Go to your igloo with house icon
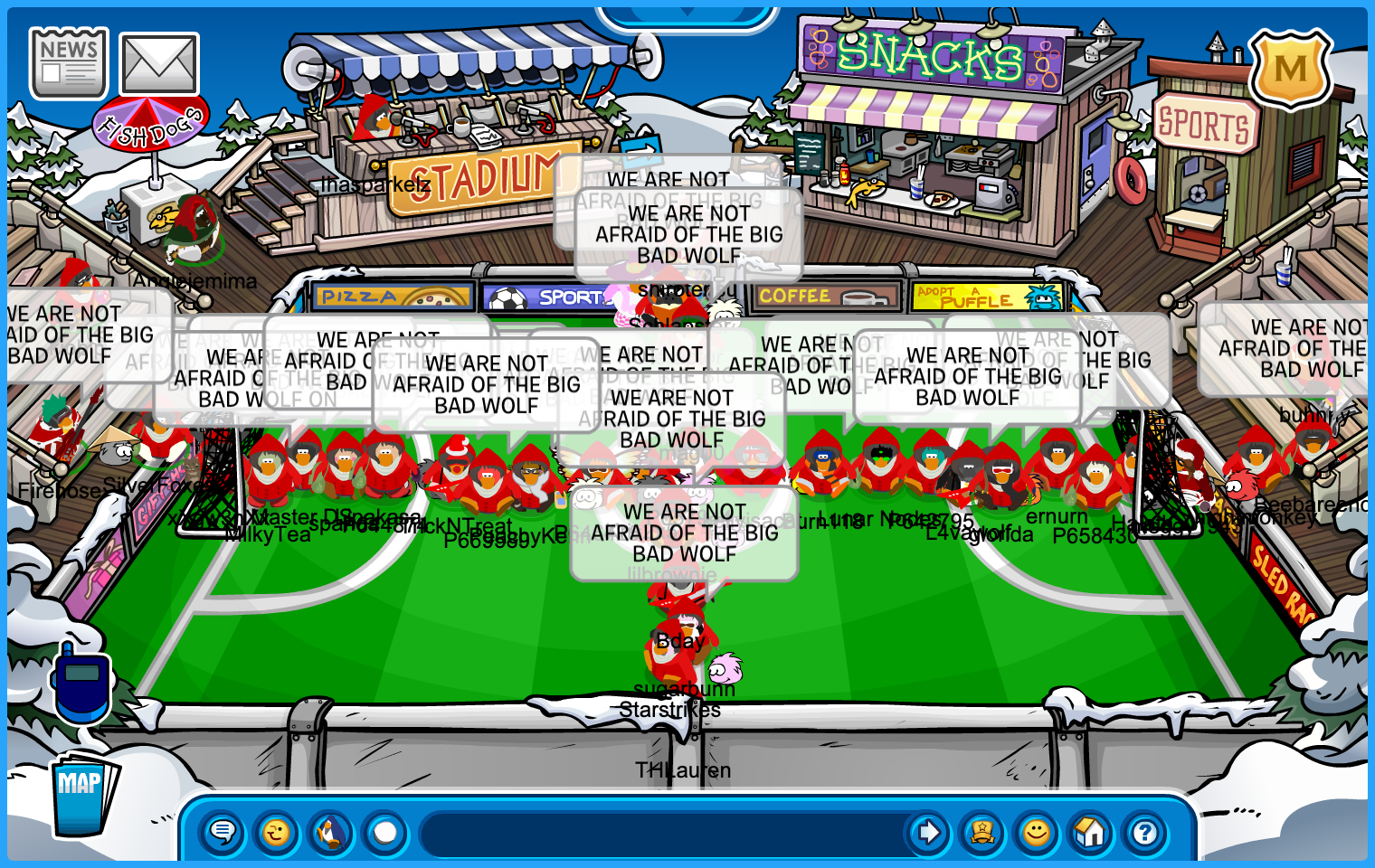This screenshot has height=868, width=1375. coord(1091,832)
